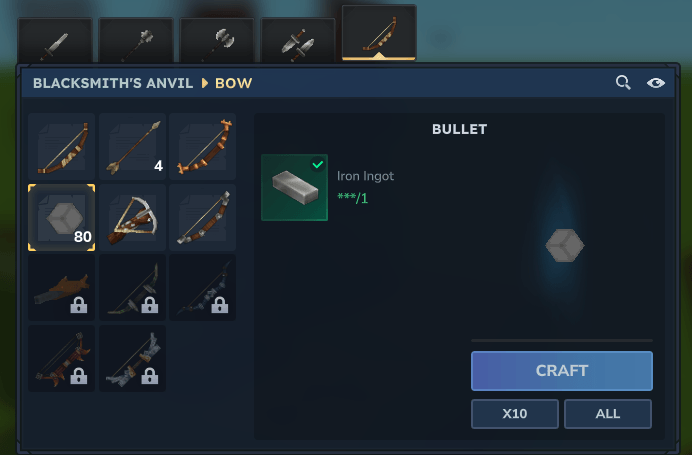Switch to the mace category tab
The image size is (692, 455).
[136, 41]
